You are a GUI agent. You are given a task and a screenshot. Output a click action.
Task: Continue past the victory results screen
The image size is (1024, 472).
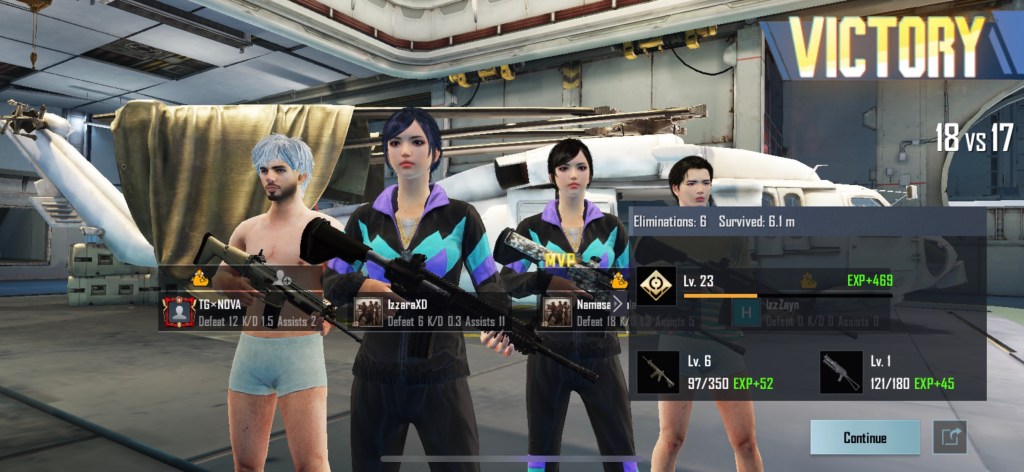pos(865,438)
